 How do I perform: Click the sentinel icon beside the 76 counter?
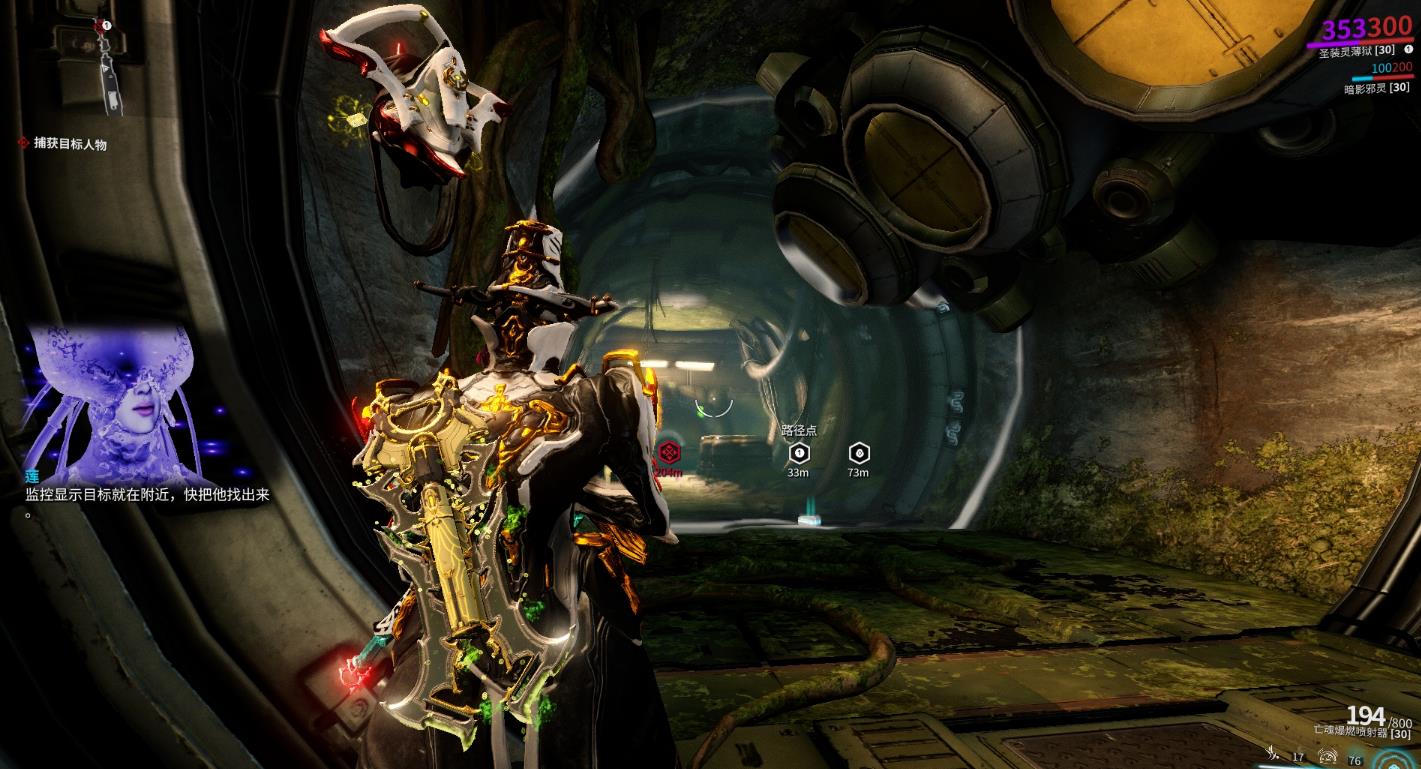click(x=1329, y=757)
